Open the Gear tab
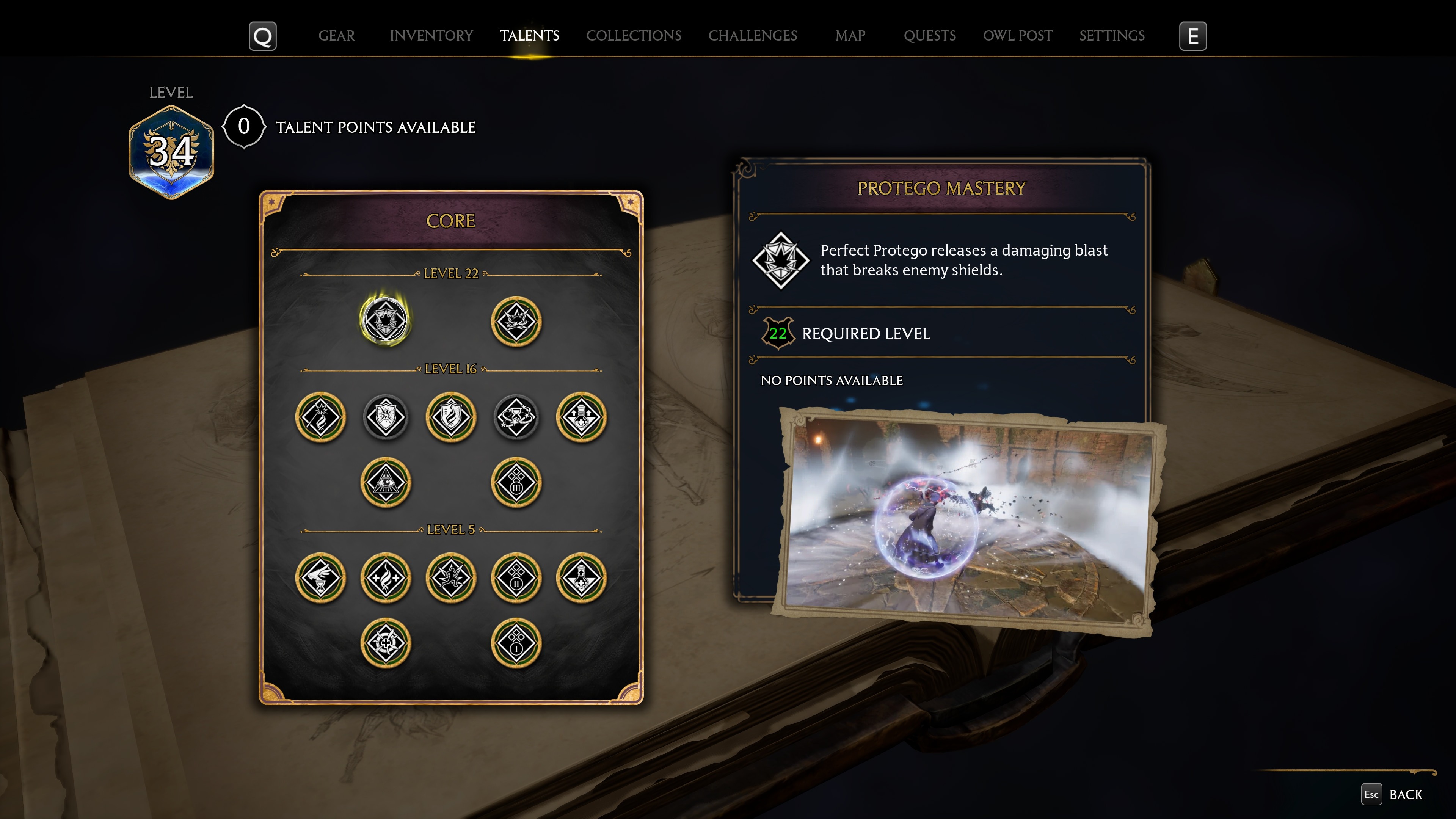The height and width of the screenshot is (819, 1456). pos(336,36)
